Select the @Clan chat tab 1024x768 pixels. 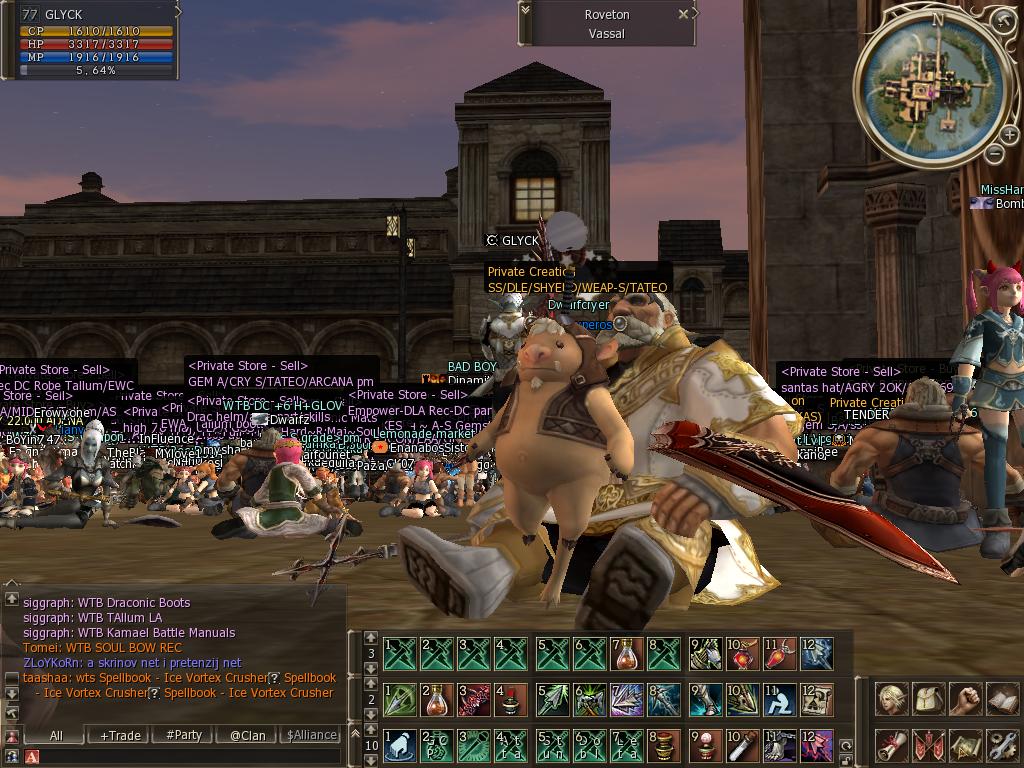pyautogui.click(x=248, y=735)
